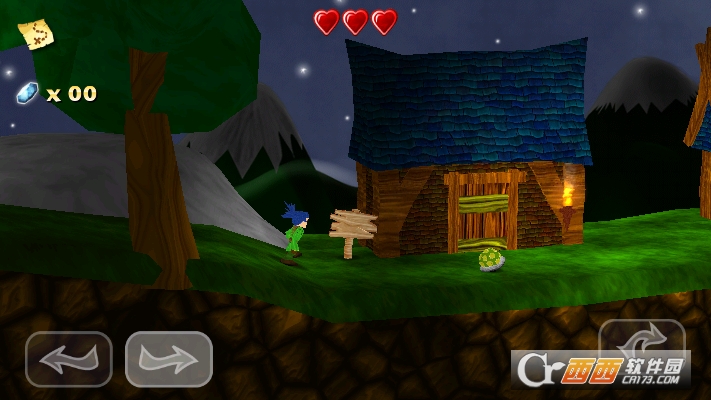Image resolution: width=711 pixels, height=400 pixels.
Task: Tap the left arrow move button
Action: (68, 359)
